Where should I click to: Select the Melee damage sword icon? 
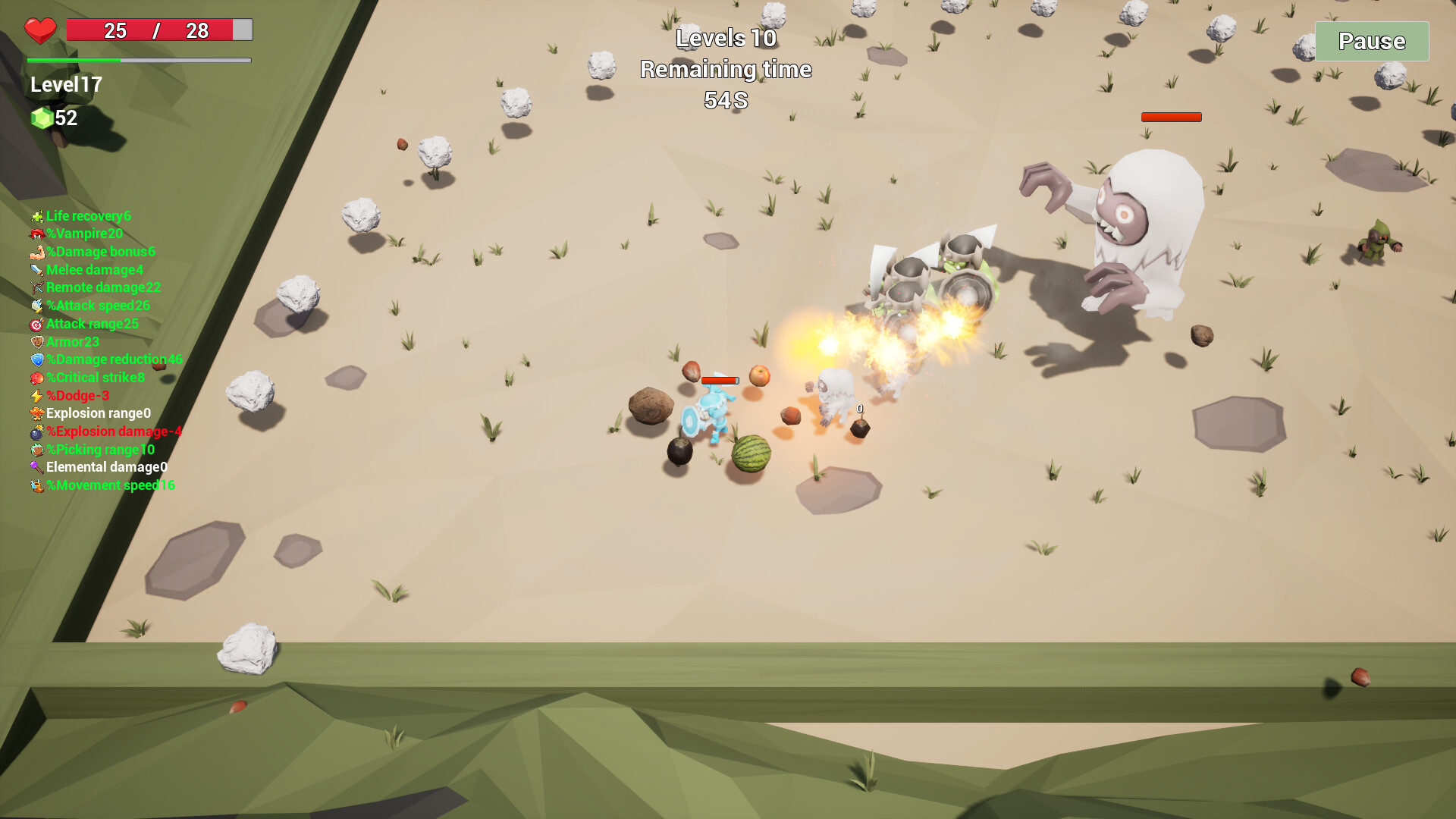(x=35, y=269)
